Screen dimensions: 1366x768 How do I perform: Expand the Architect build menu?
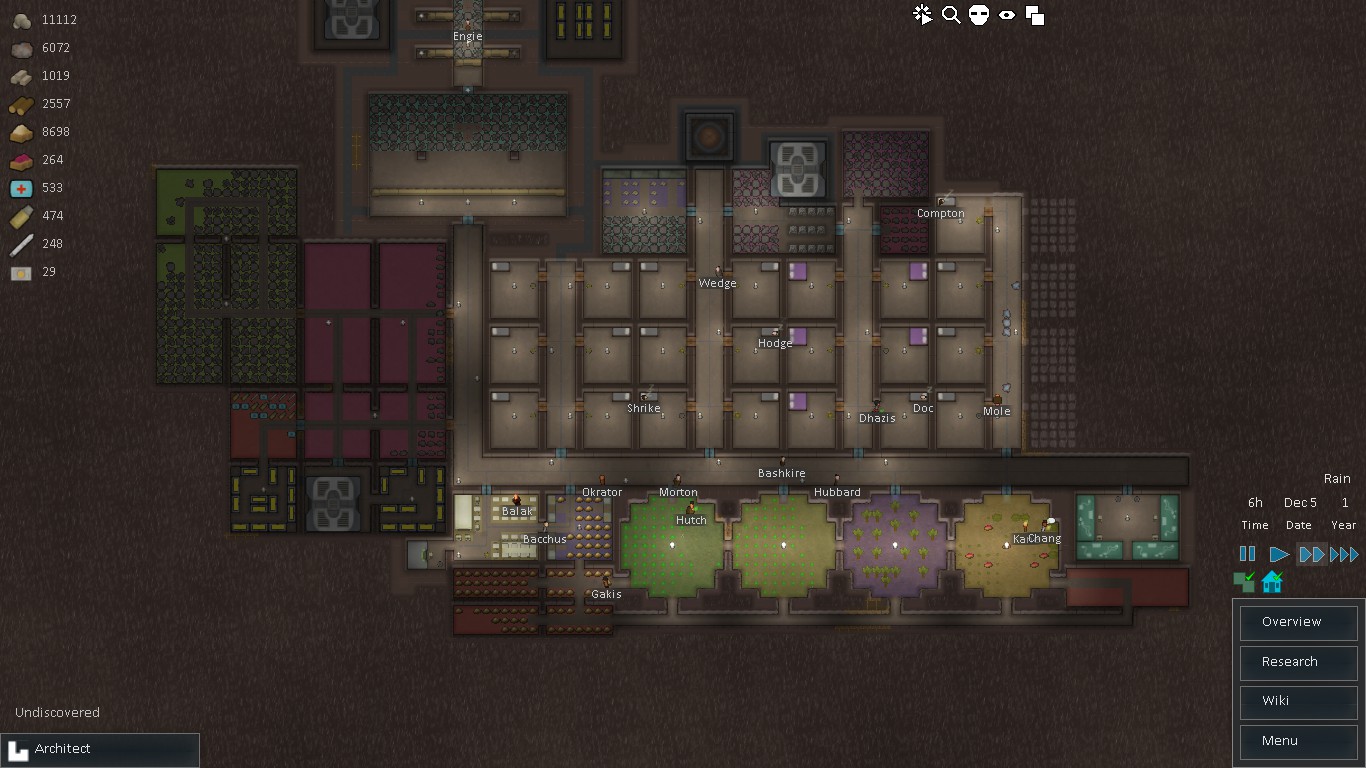[100, 749]
